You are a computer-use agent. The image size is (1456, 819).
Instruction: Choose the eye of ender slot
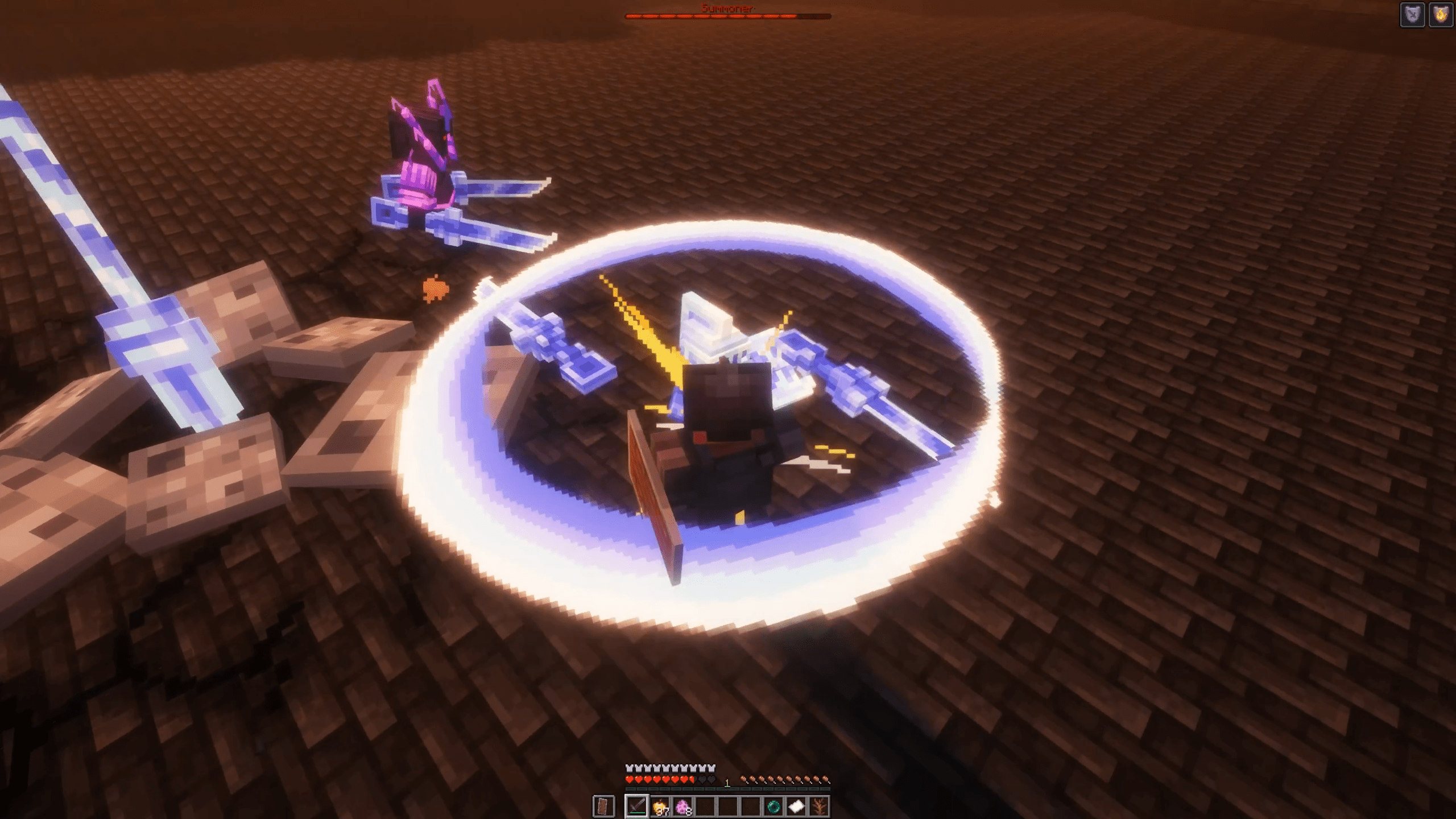(773, 806)
